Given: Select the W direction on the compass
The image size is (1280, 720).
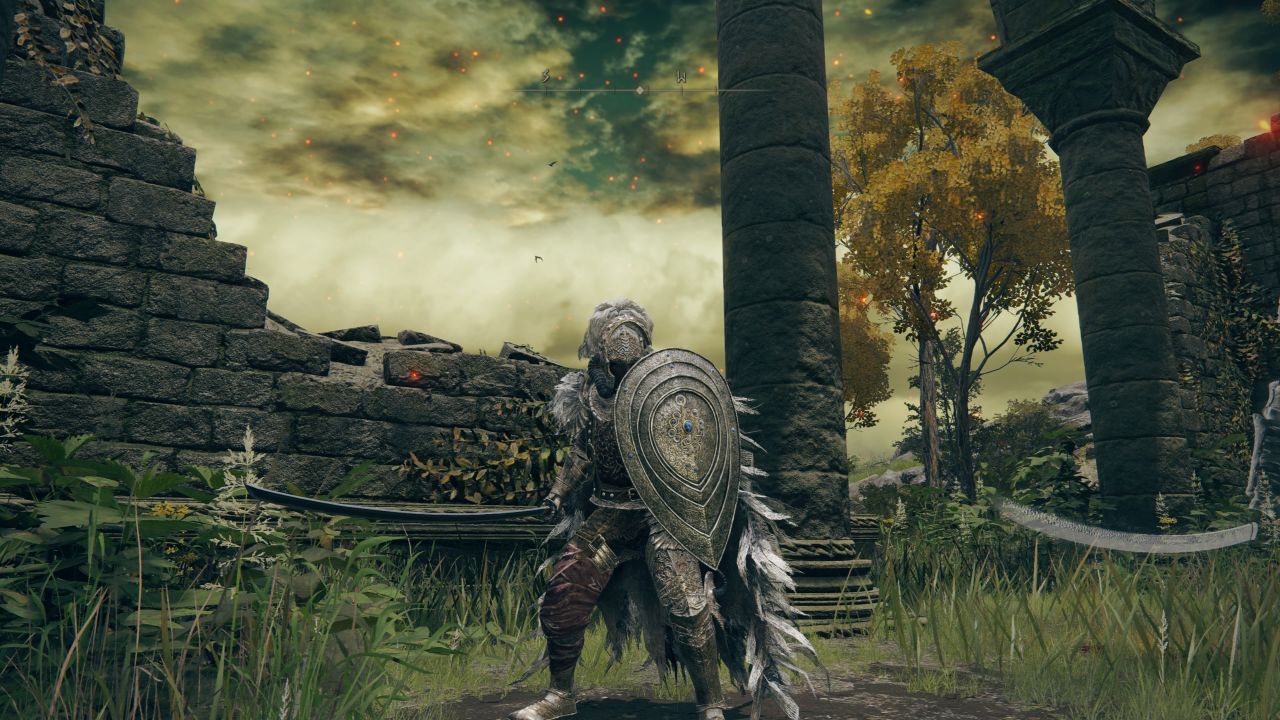Looking at the screenshot, I should coord(681,76).
